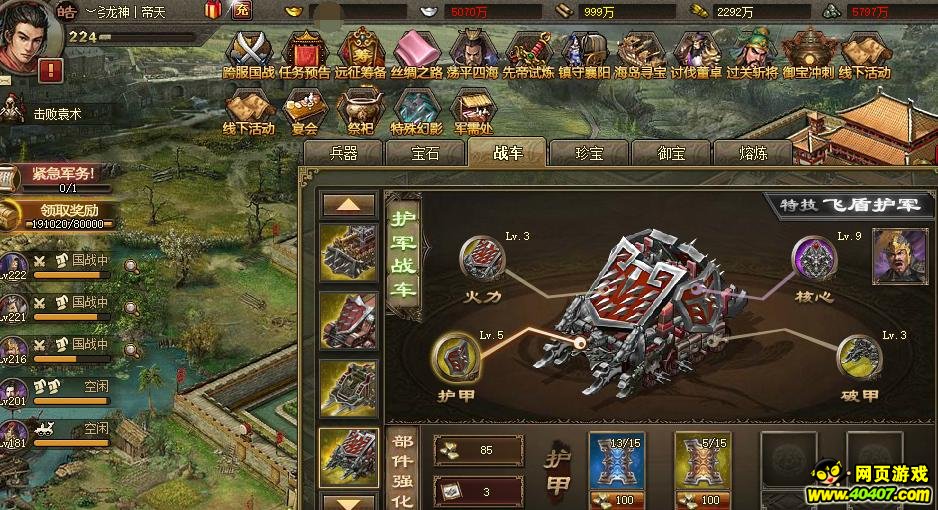Image resolution: width=938 pixels, height=510 pixels.
Task: Click the up arrow above the chariot list
Action: click(x=349, y=205)
